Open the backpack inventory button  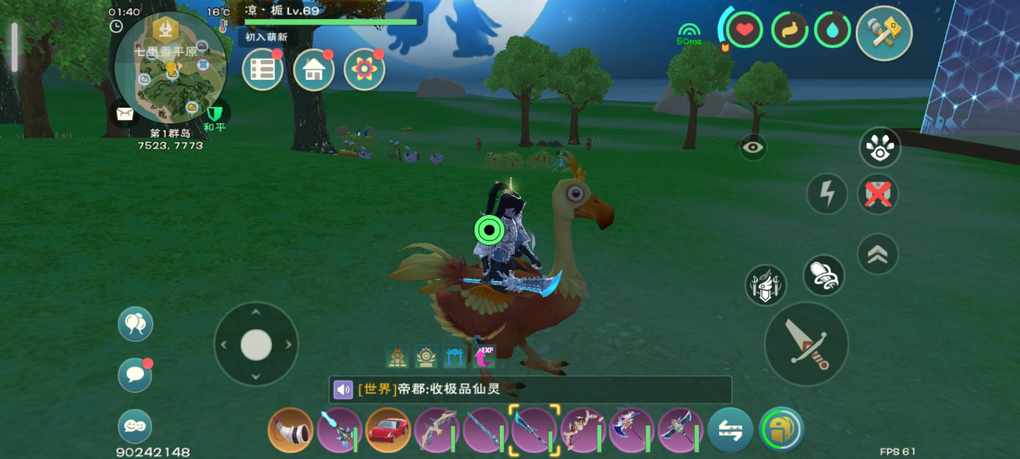pyautogui.click(x=780, y=430)
